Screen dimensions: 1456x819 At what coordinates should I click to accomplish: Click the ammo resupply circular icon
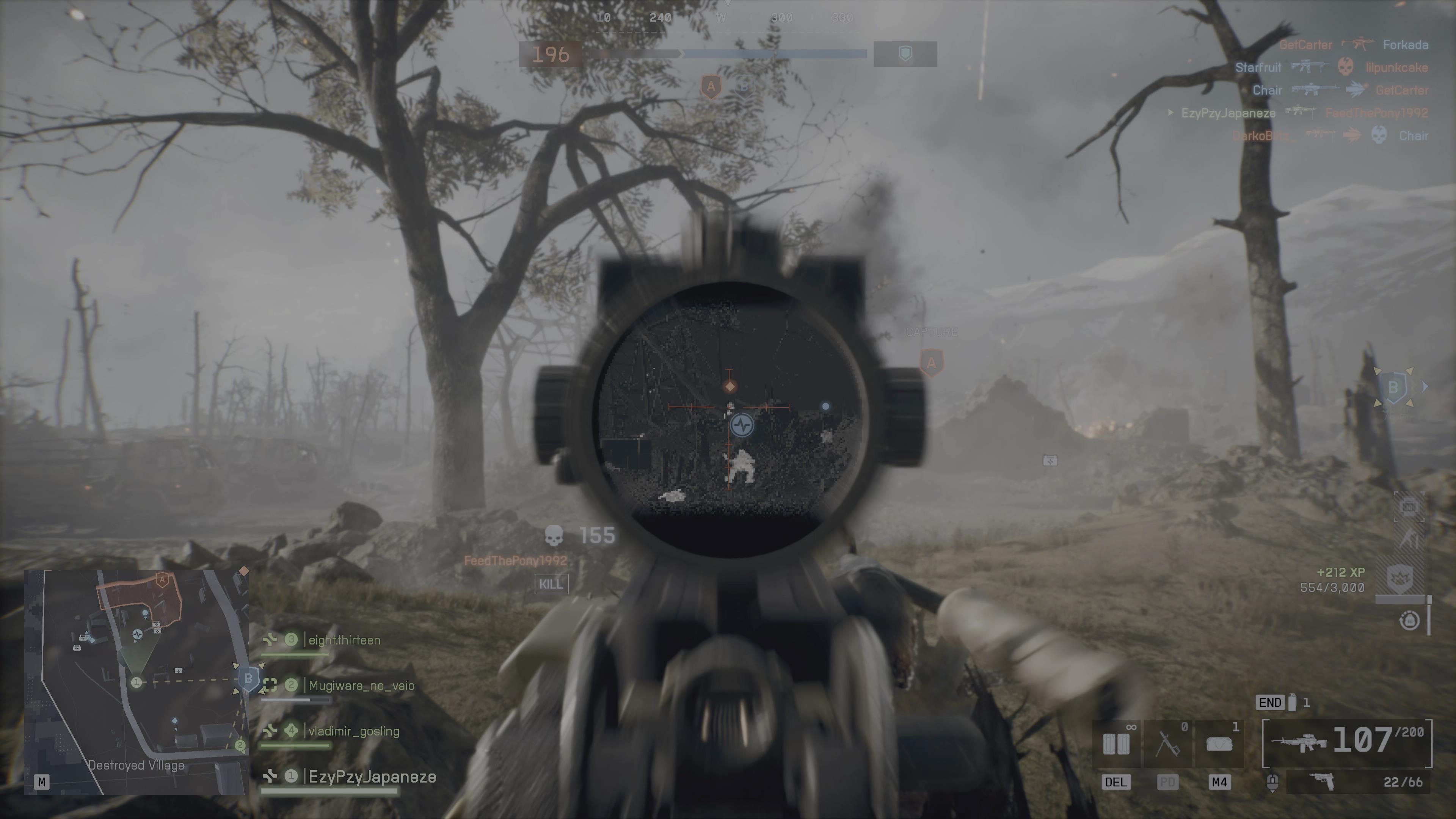click(x=1409, y=621)
